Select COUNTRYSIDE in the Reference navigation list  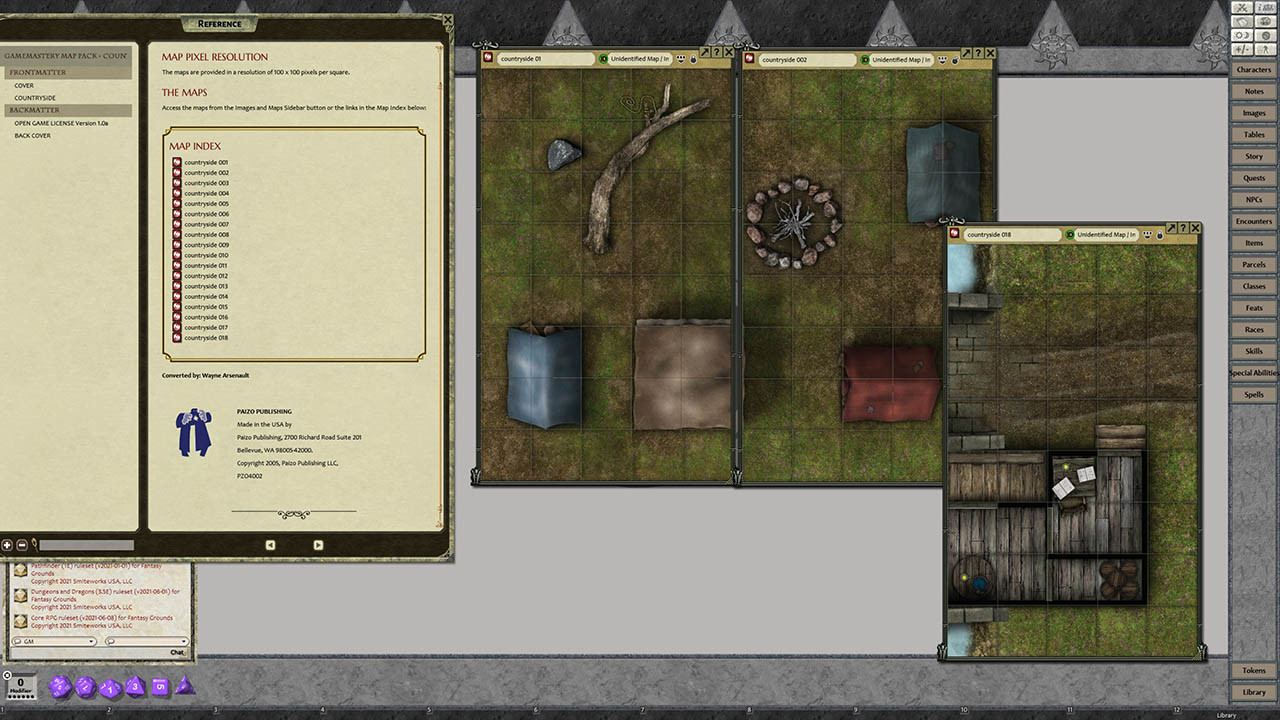34,98
